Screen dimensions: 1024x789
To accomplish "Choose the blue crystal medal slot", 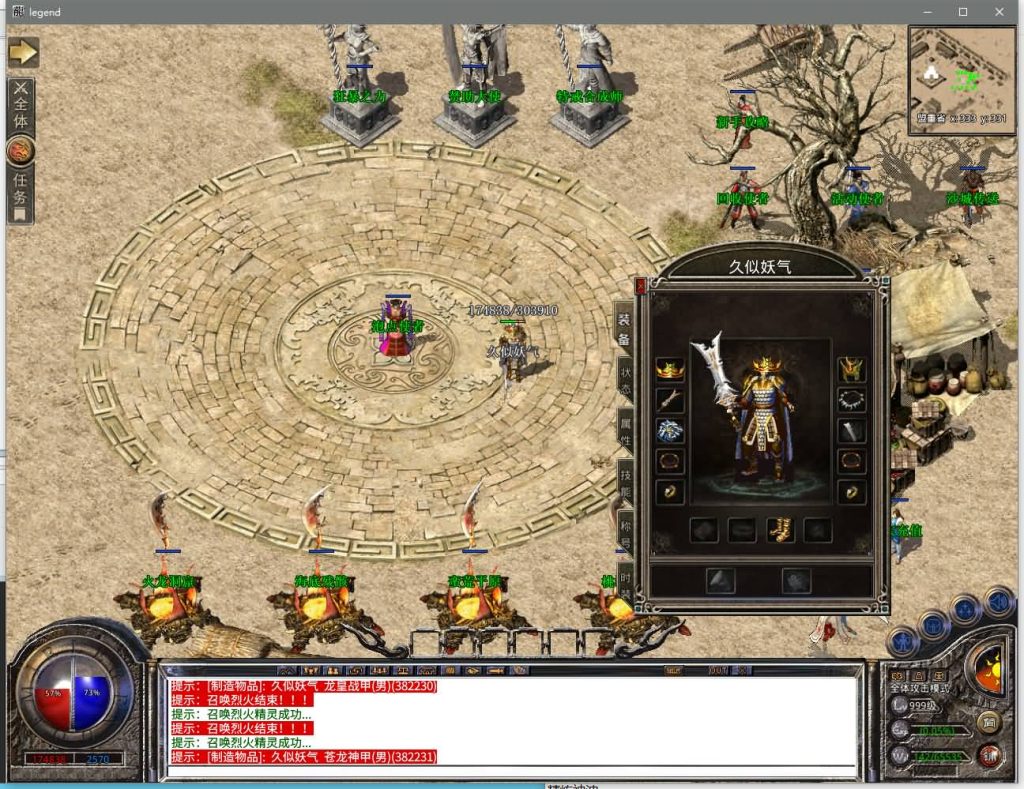I will (x=669, y=431).
